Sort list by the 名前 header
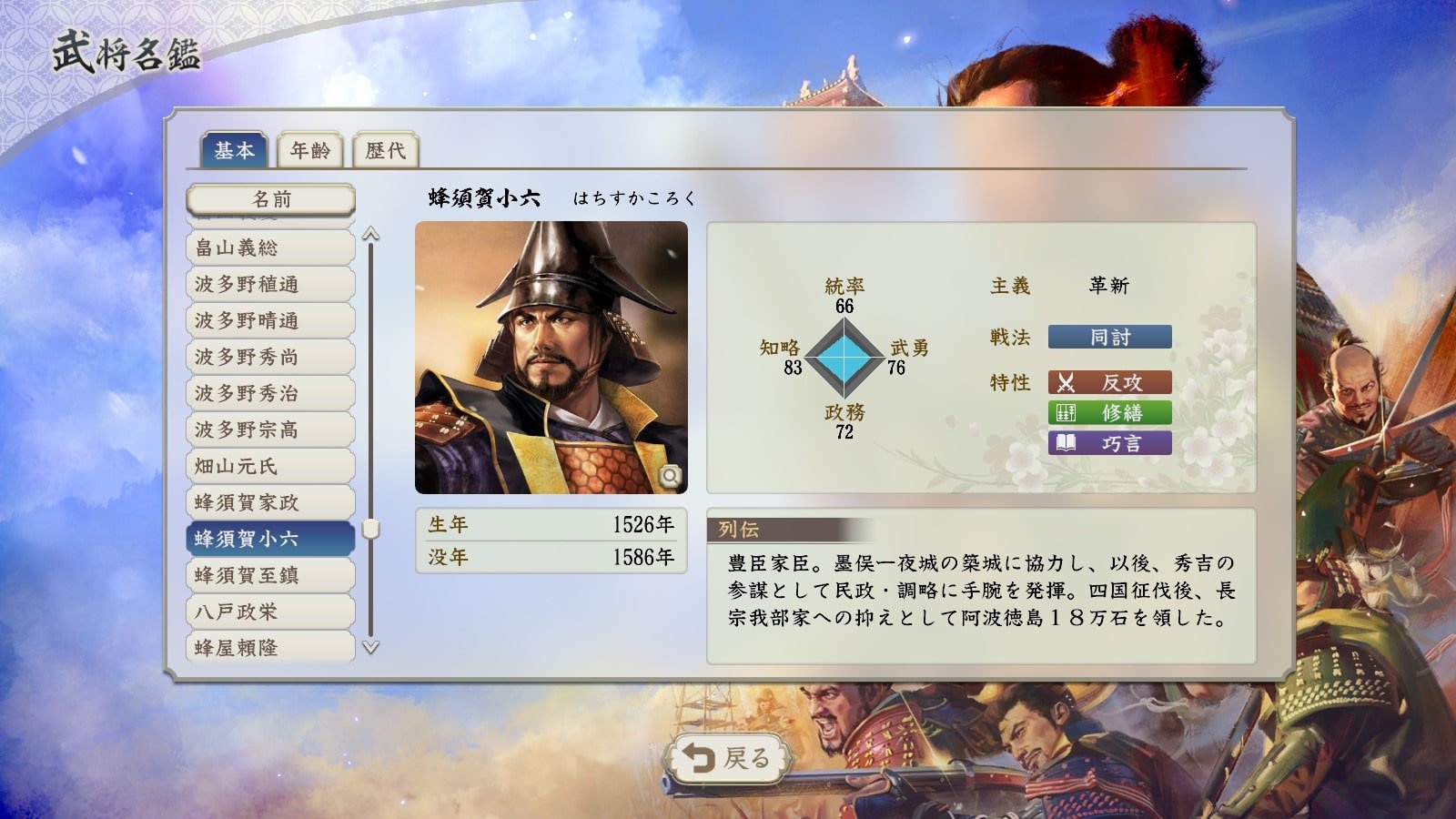Viewport: 1456px width, 819px height. (x=270, y=199)
